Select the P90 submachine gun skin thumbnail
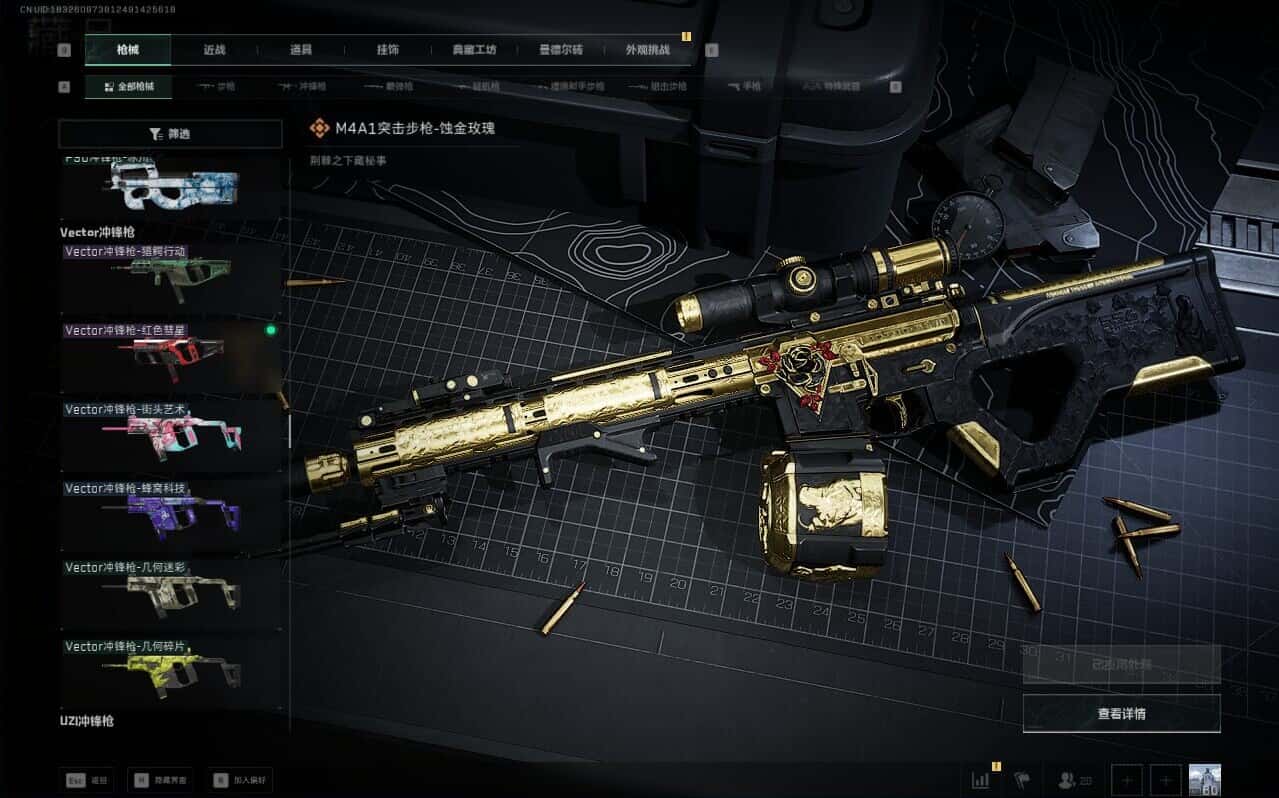 [172, 186]
